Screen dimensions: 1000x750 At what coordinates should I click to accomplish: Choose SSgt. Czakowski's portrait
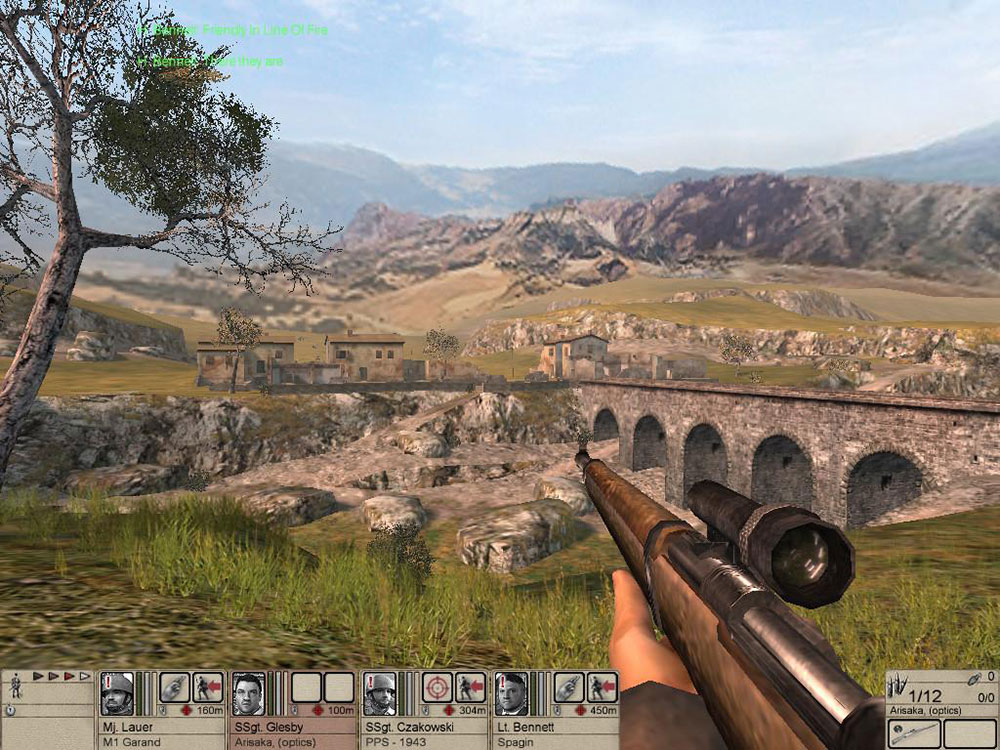click(380, 694)
